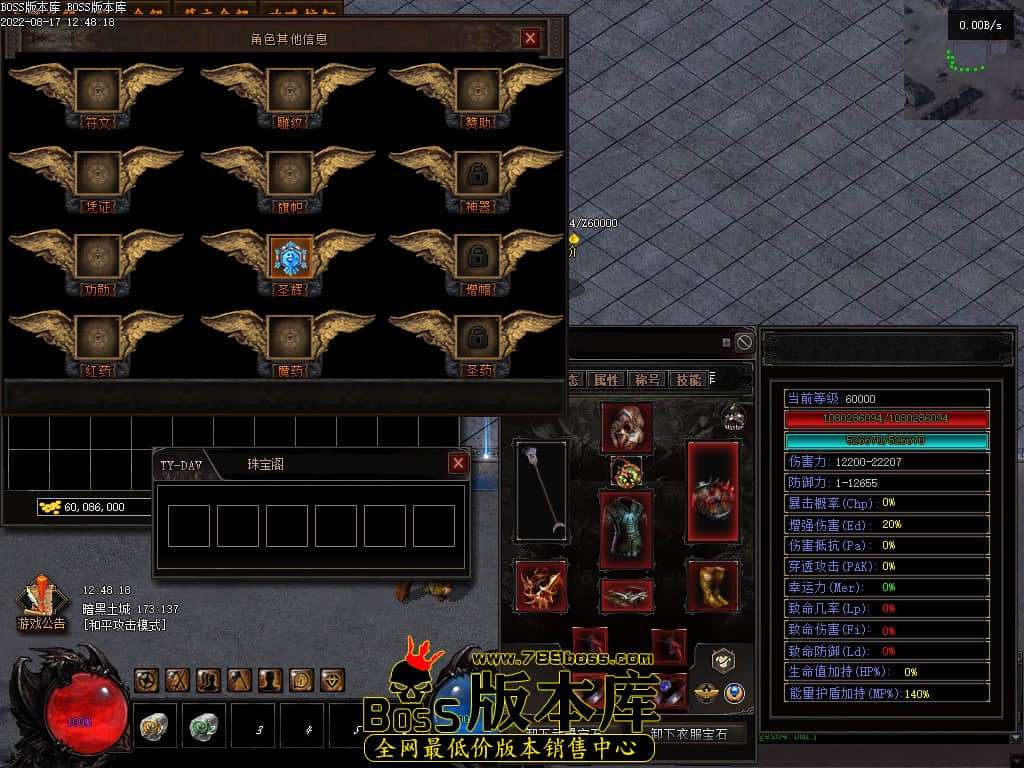
Task: Switch to the 称号 title tab
Action: [647, 380]
